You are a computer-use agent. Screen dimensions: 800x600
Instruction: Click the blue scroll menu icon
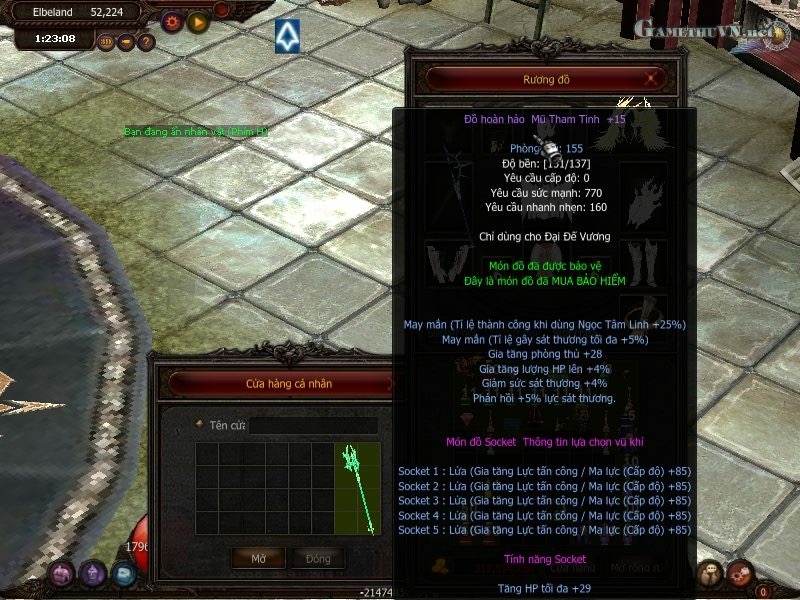coord(124,574)
